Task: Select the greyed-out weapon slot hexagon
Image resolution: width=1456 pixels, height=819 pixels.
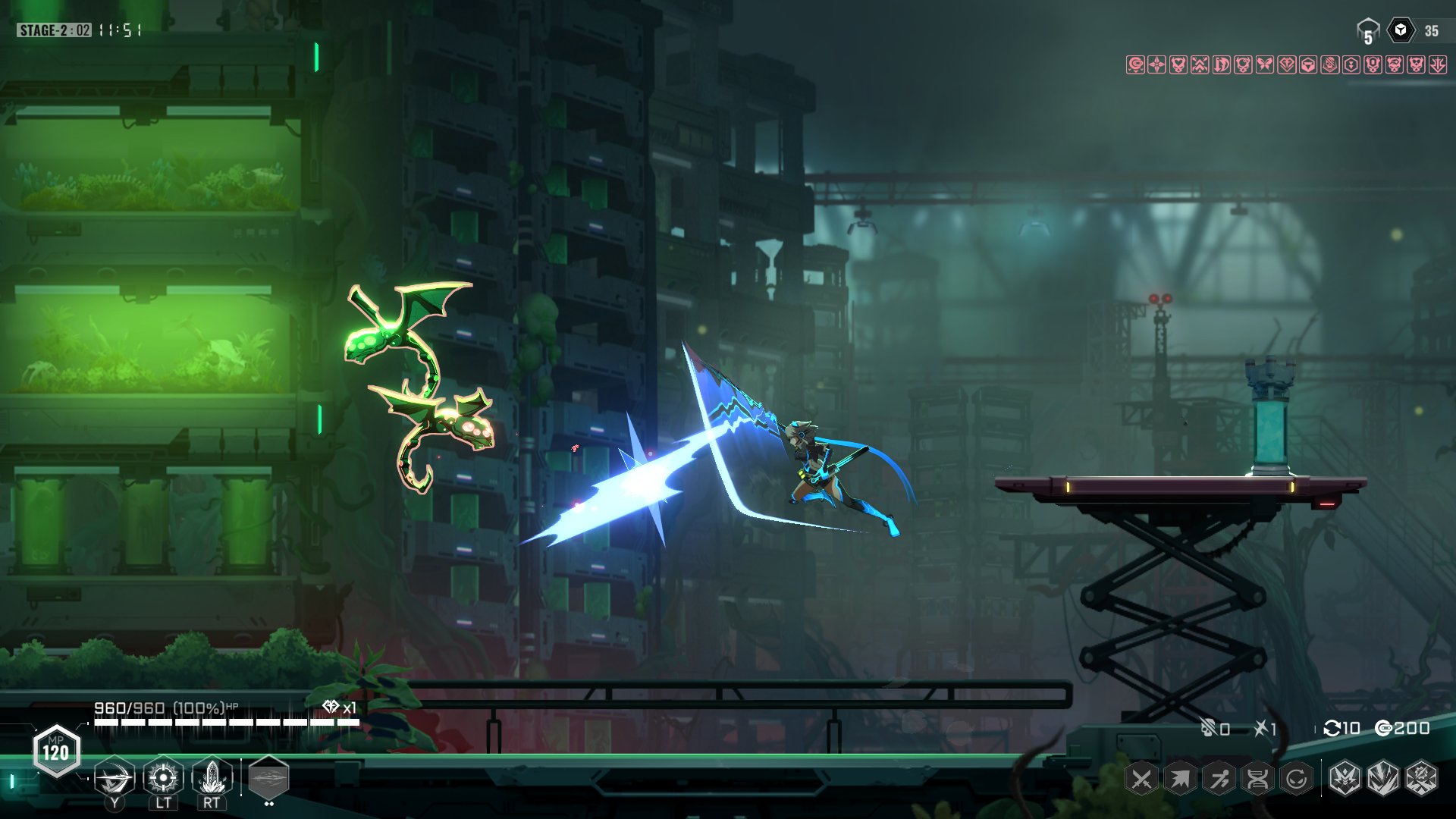Action: (268, 777)
